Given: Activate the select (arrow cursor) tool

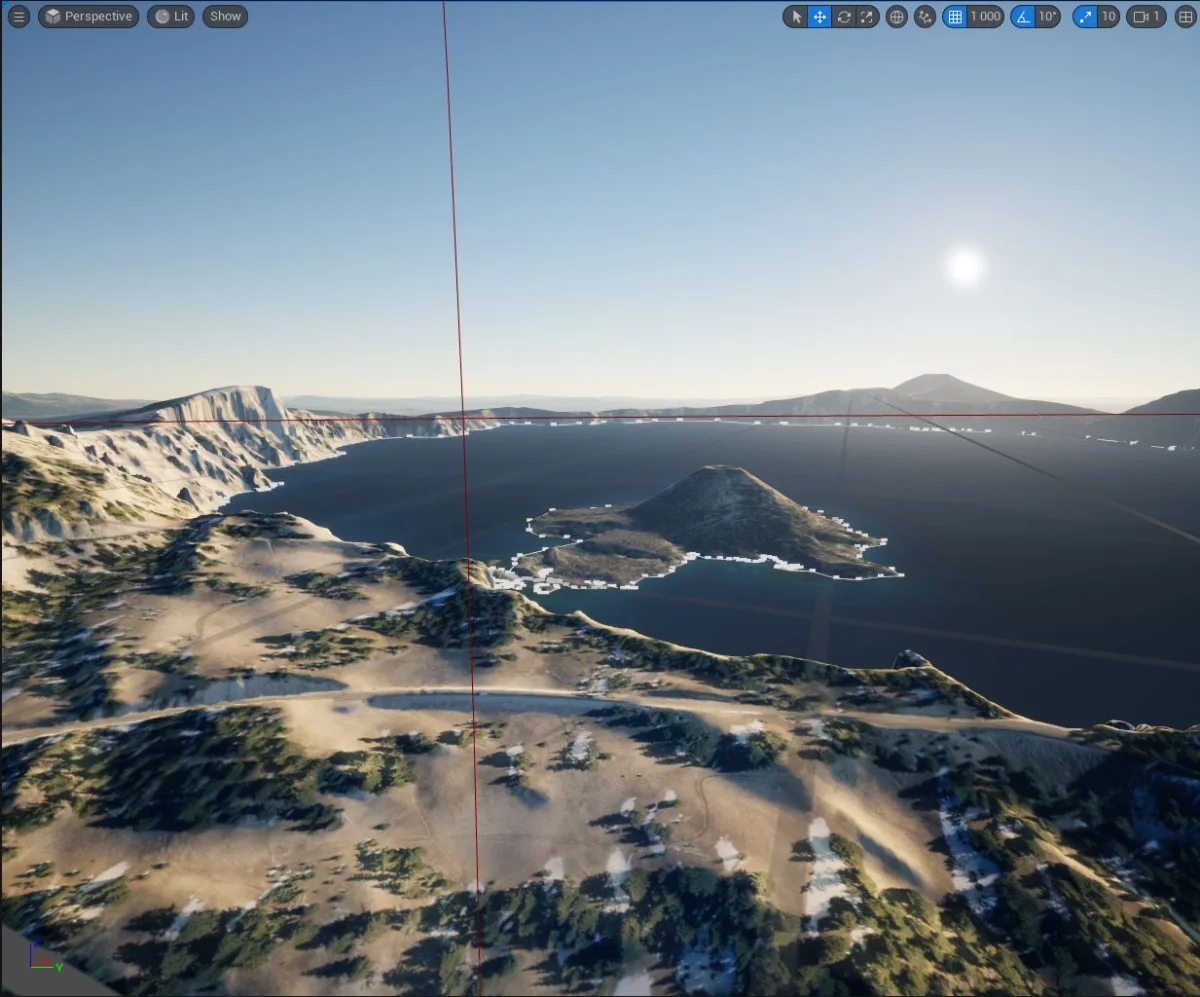Looking at the screenshot, I should (796, 16).
